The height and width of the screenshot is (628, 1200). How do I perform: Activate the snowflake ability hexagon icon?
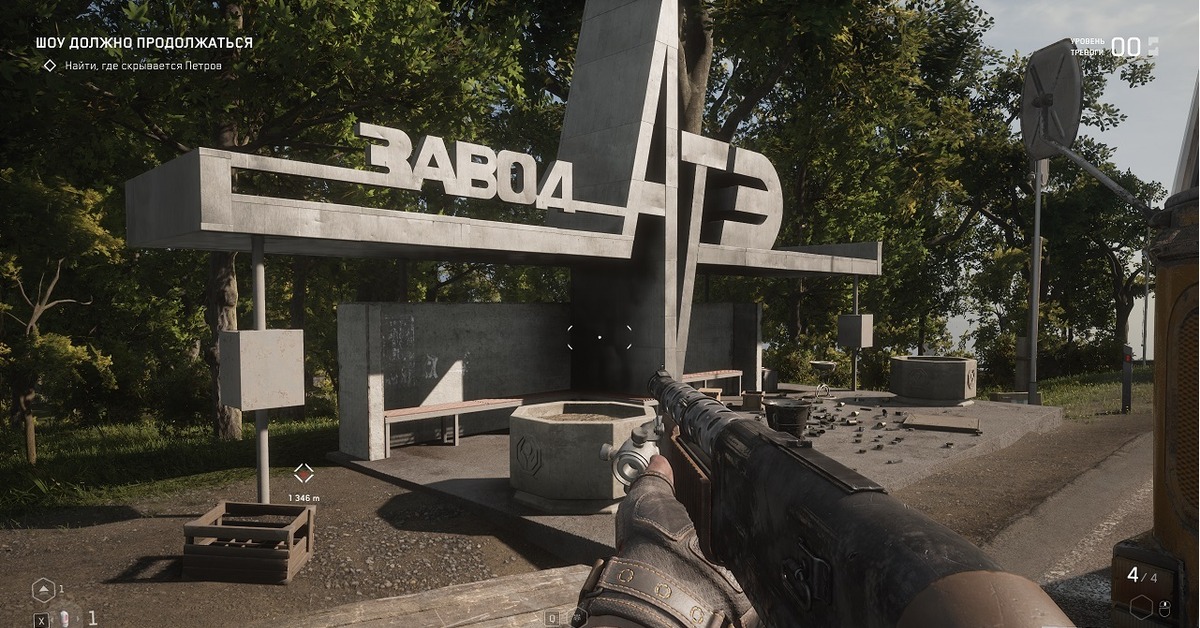pyautogui.click(x=578, y=619)
